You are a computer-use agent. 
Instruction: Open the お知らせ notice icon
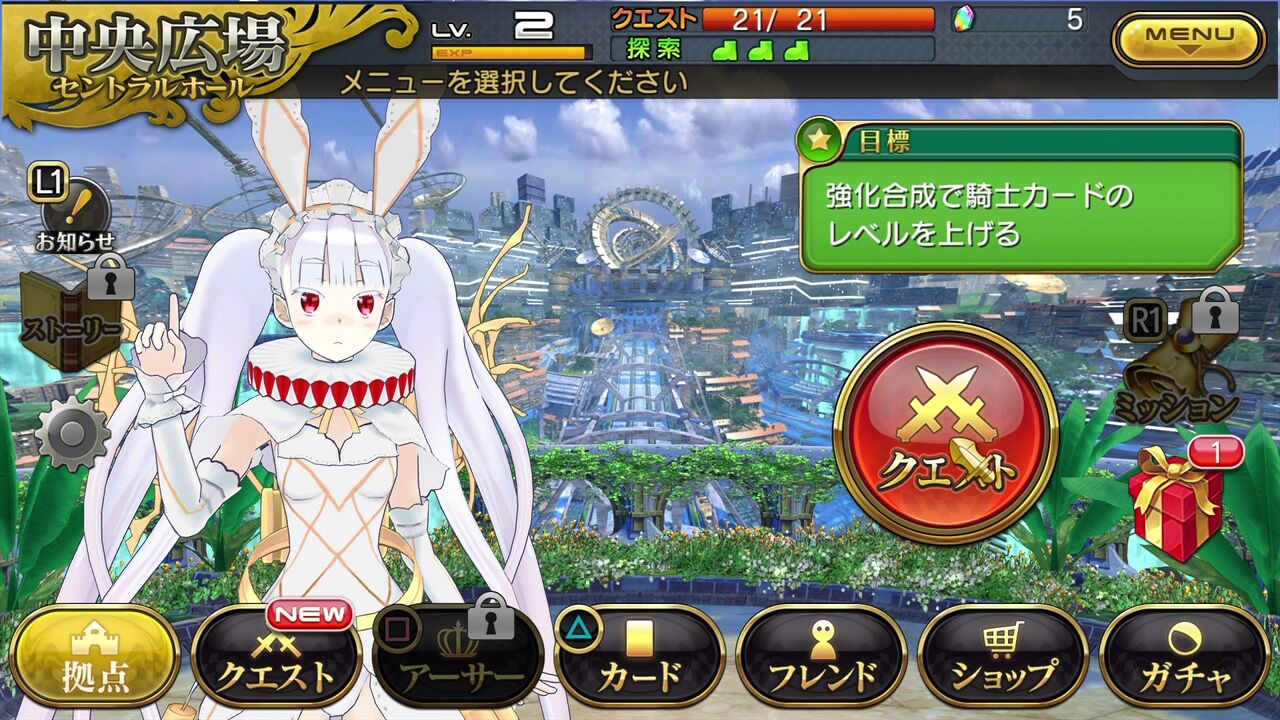75,213
